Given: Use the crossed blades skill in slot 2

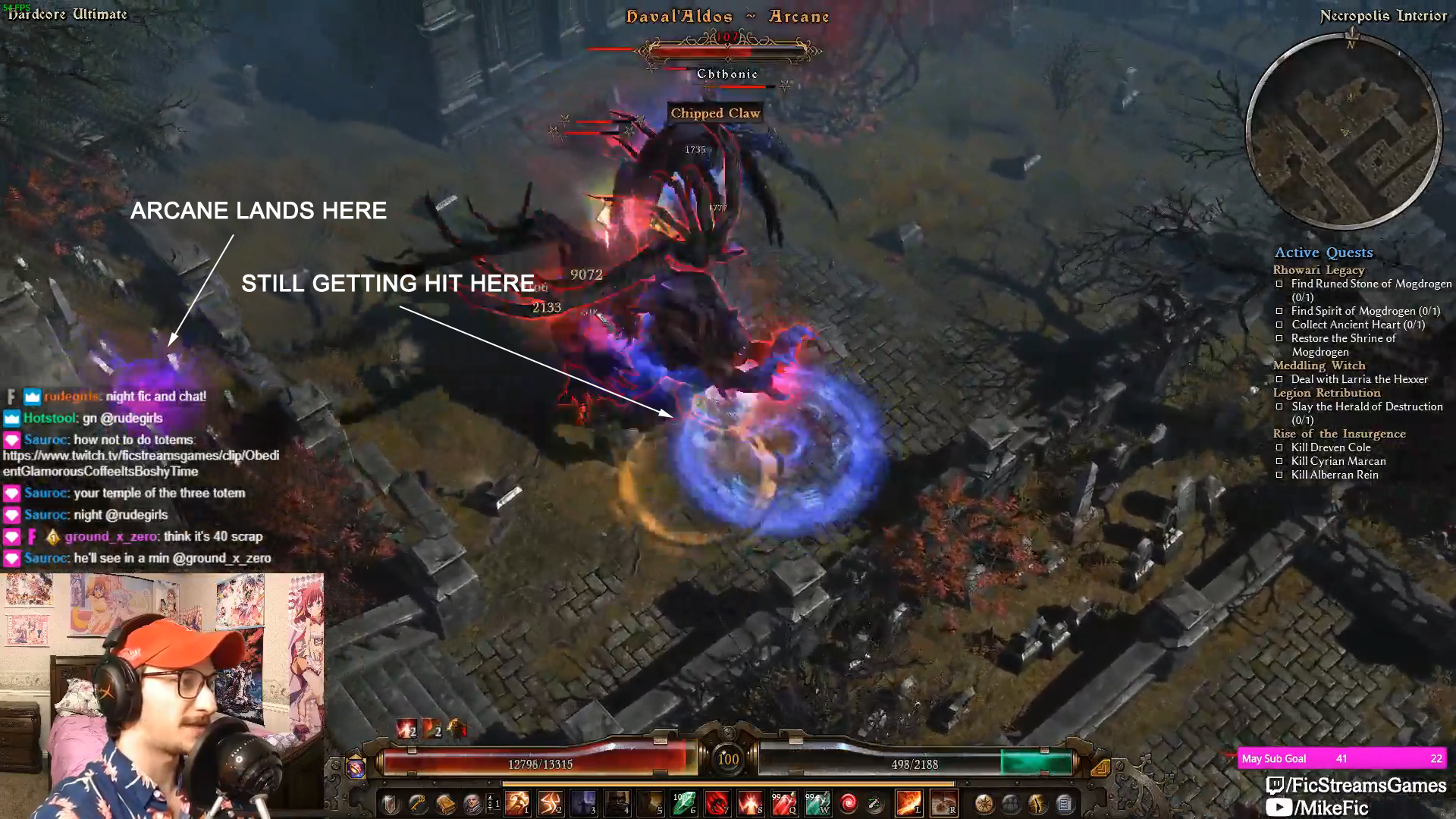Looking at the screenshot, I should click(551, 803).
